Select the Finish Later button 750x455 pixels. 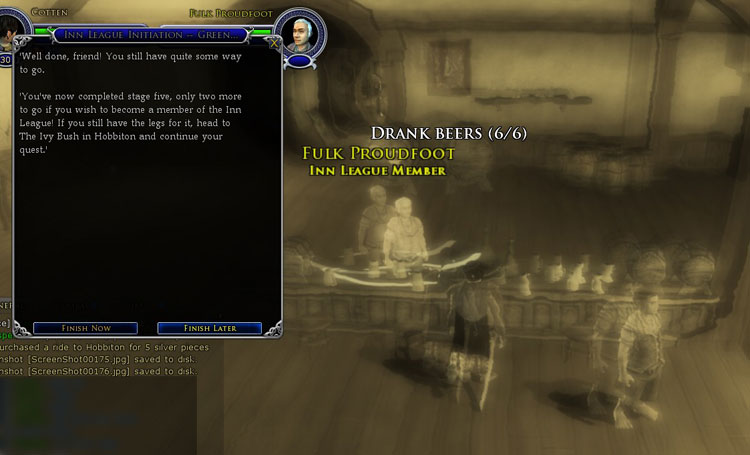(209, 328)
